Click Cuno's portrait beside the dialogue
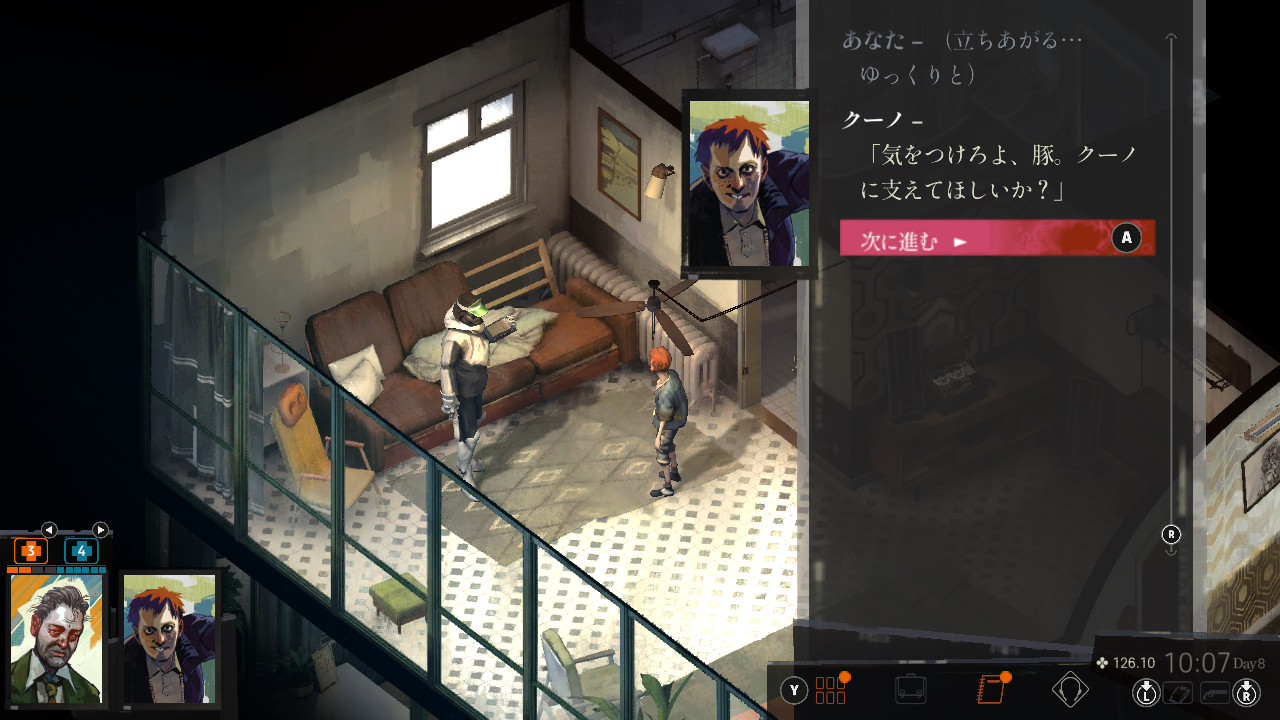 tap(748, 183)
